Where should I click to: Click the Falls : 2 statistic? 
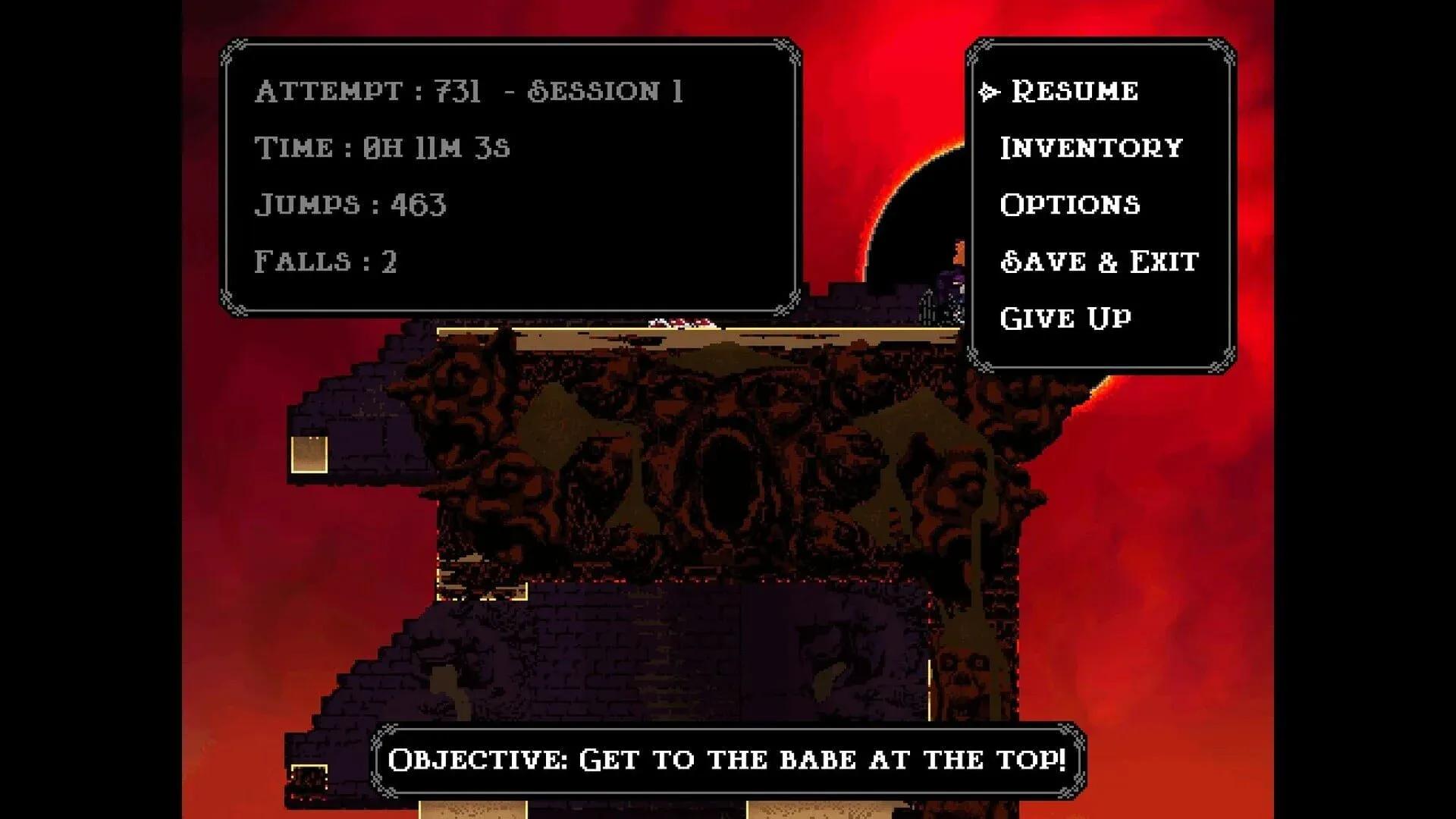tap(328, 262)
